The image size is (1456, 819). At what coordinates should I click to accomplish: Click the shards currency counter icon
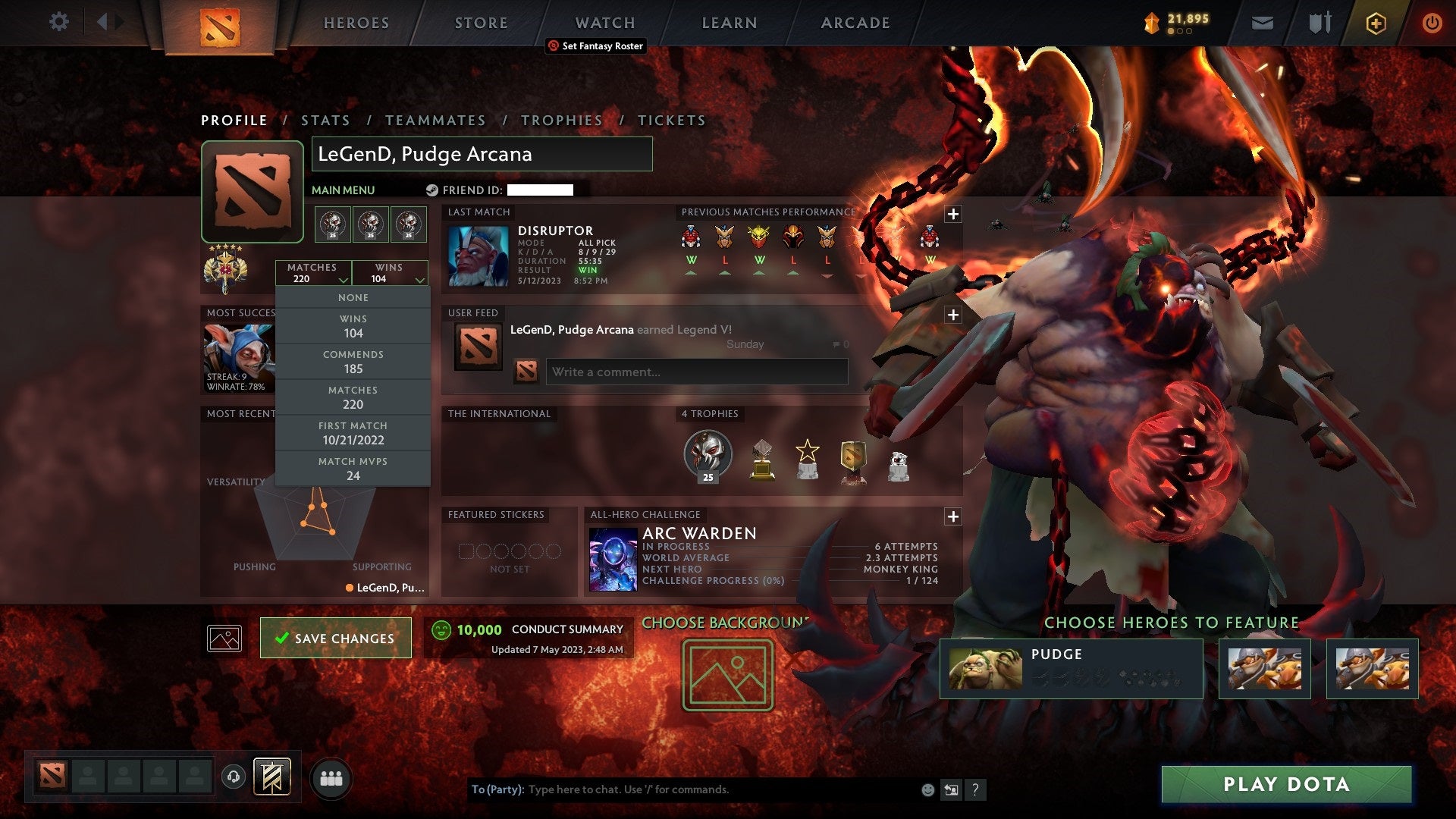[1150, 22]
